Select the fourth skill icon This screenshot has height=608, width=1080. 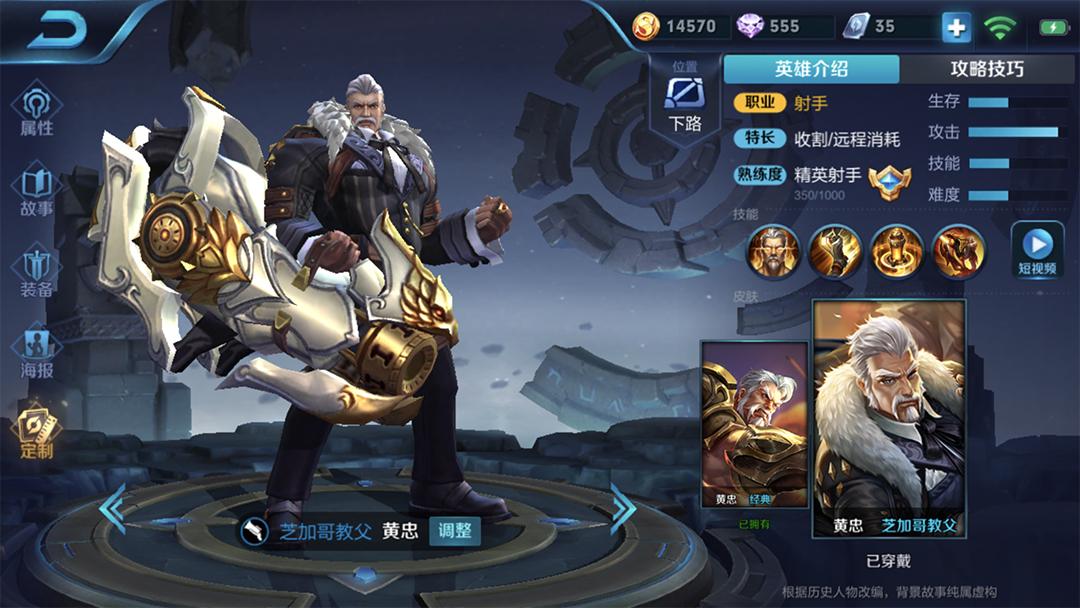point(959,251)
